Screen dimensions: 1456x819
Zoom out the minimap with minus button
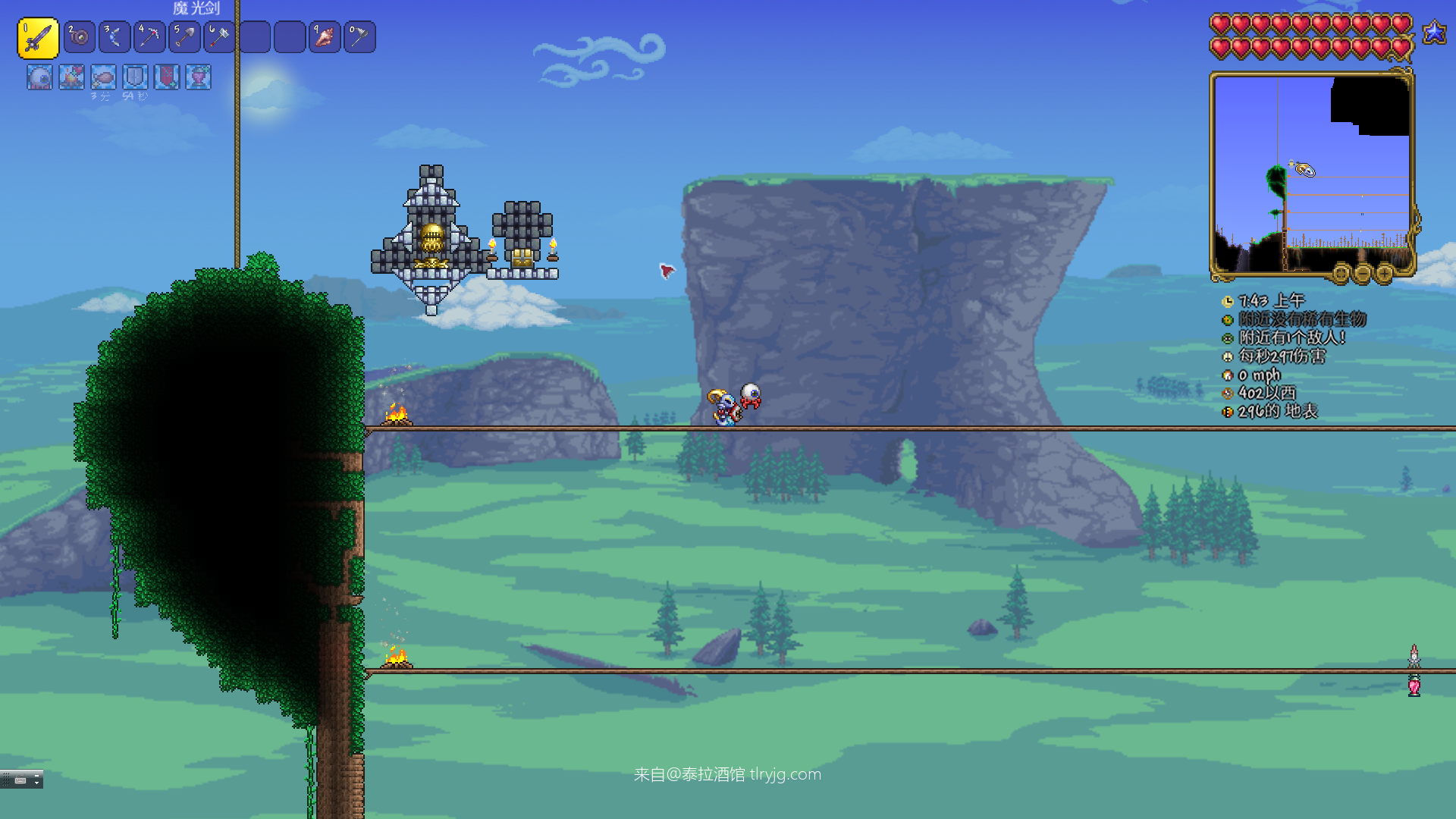[x=1363, y=273]
